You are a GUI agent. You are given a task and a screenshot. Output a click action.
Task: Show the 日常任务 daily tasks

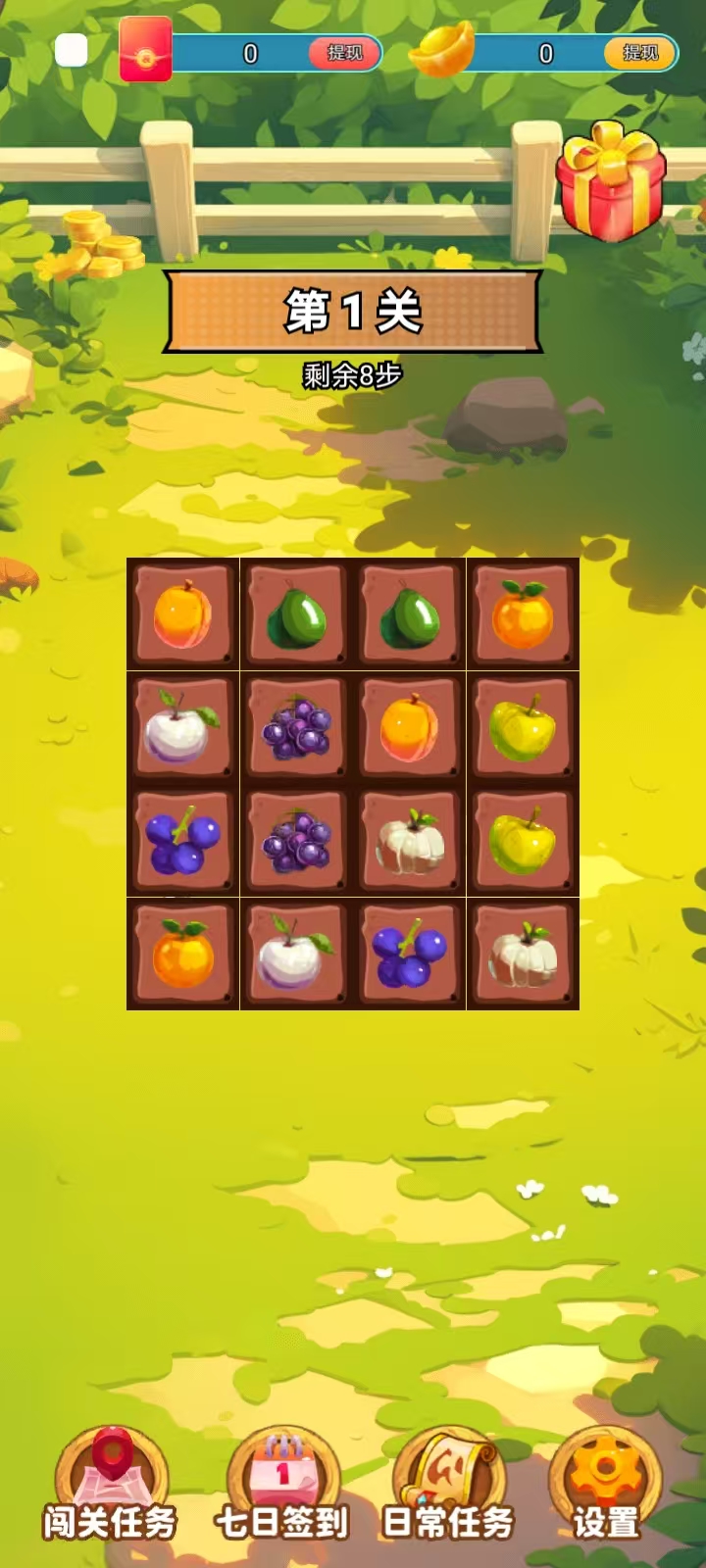point(448,1485)
